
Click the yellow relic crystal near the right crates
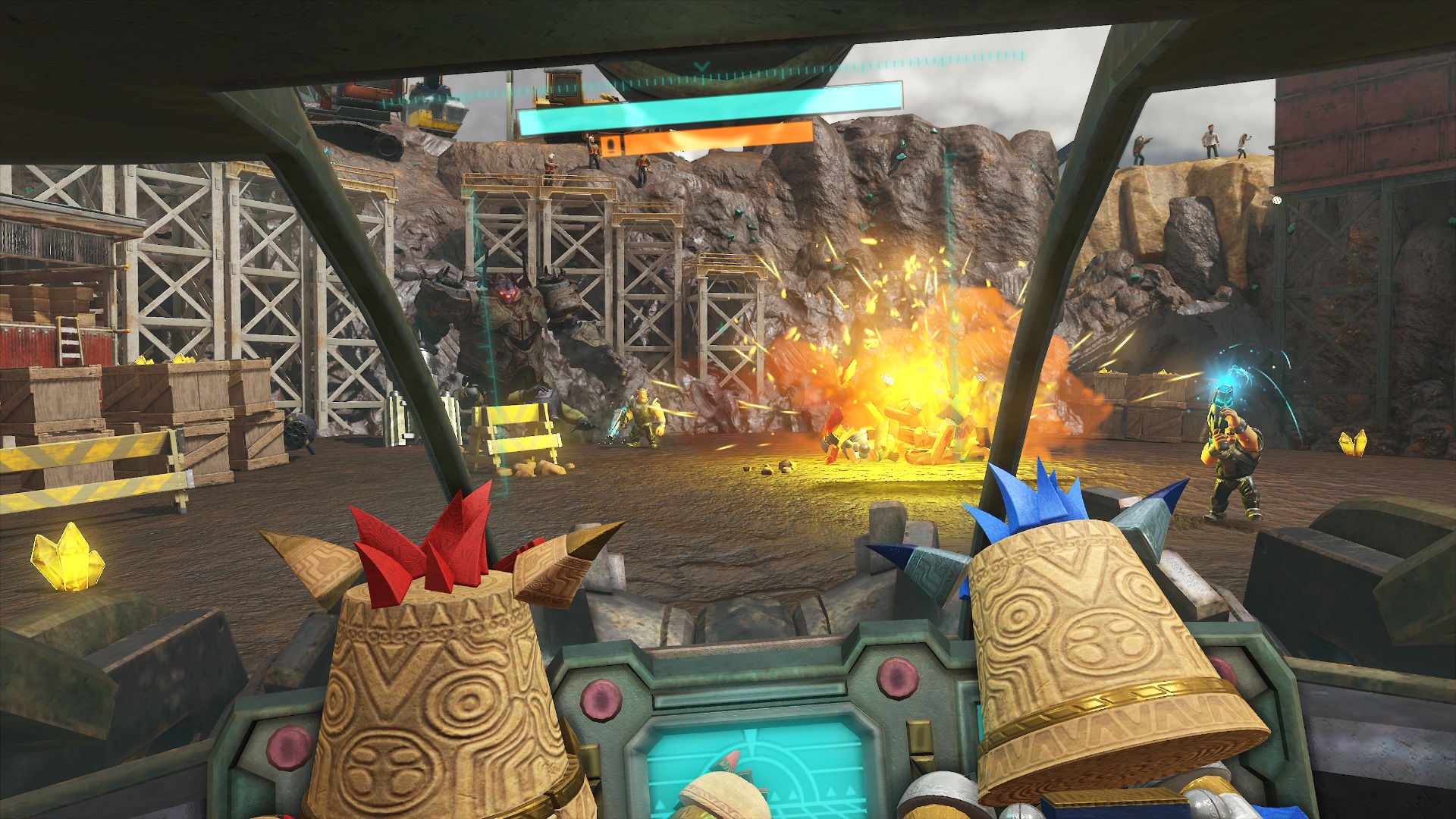tap(1354, 444)
